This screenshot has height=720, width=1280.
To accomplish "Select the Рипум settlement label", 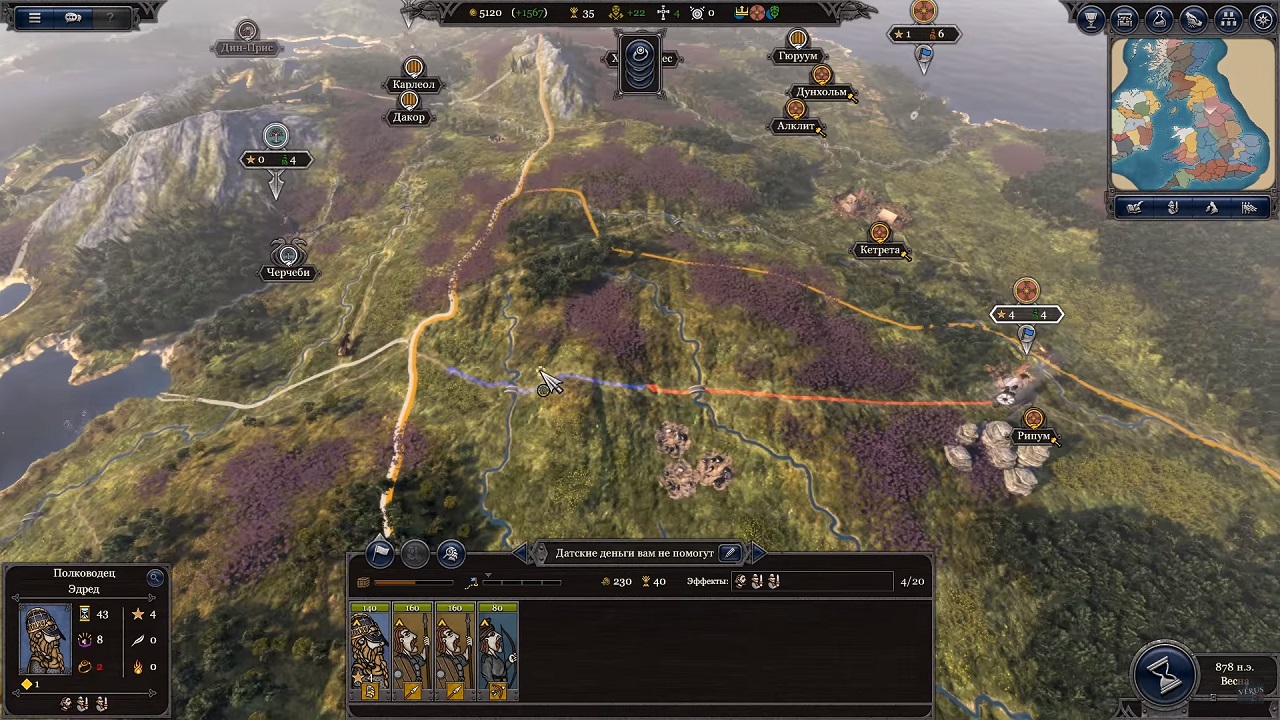I will click(x=1033, y=436).
